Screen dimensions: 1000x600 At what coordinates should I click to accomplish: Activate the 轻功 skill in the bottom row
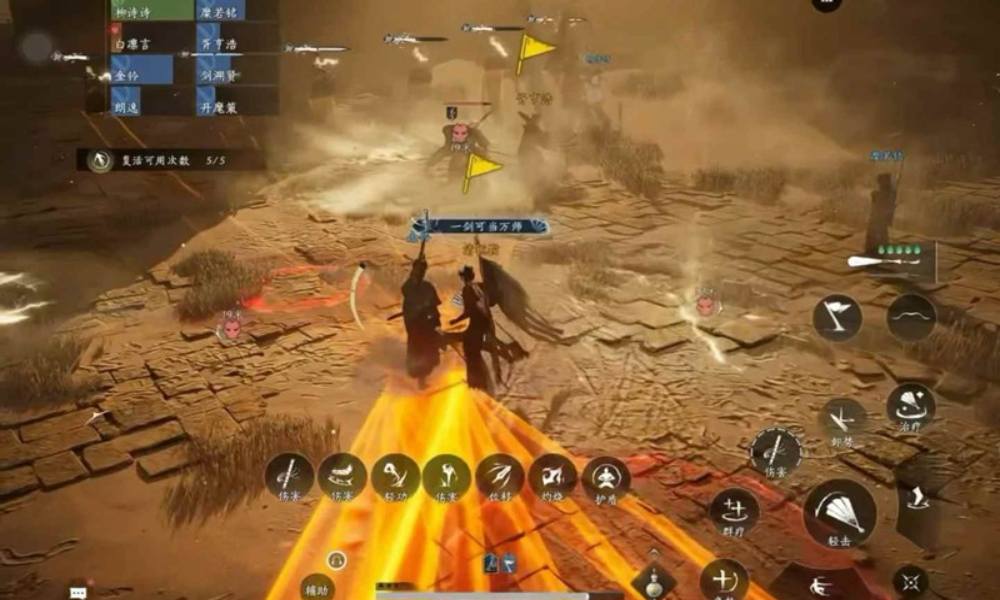pyautogui.click(x=396, y=476)
